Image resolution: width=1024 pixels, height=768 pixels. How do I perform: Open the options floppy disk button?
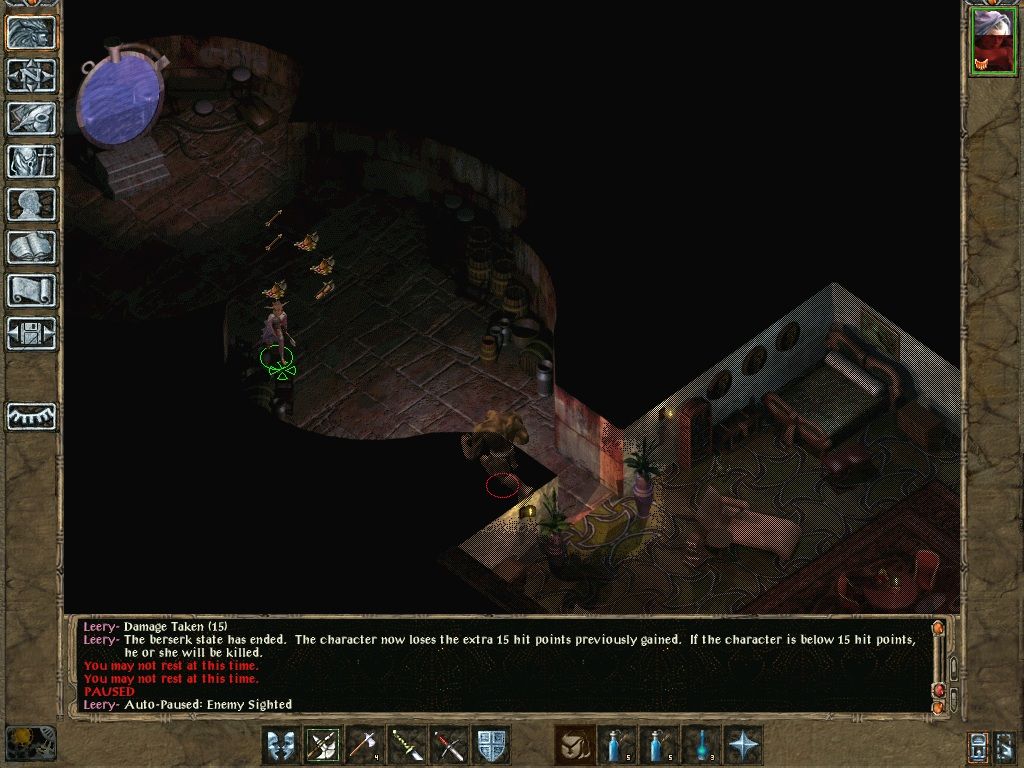pos(32,333)
